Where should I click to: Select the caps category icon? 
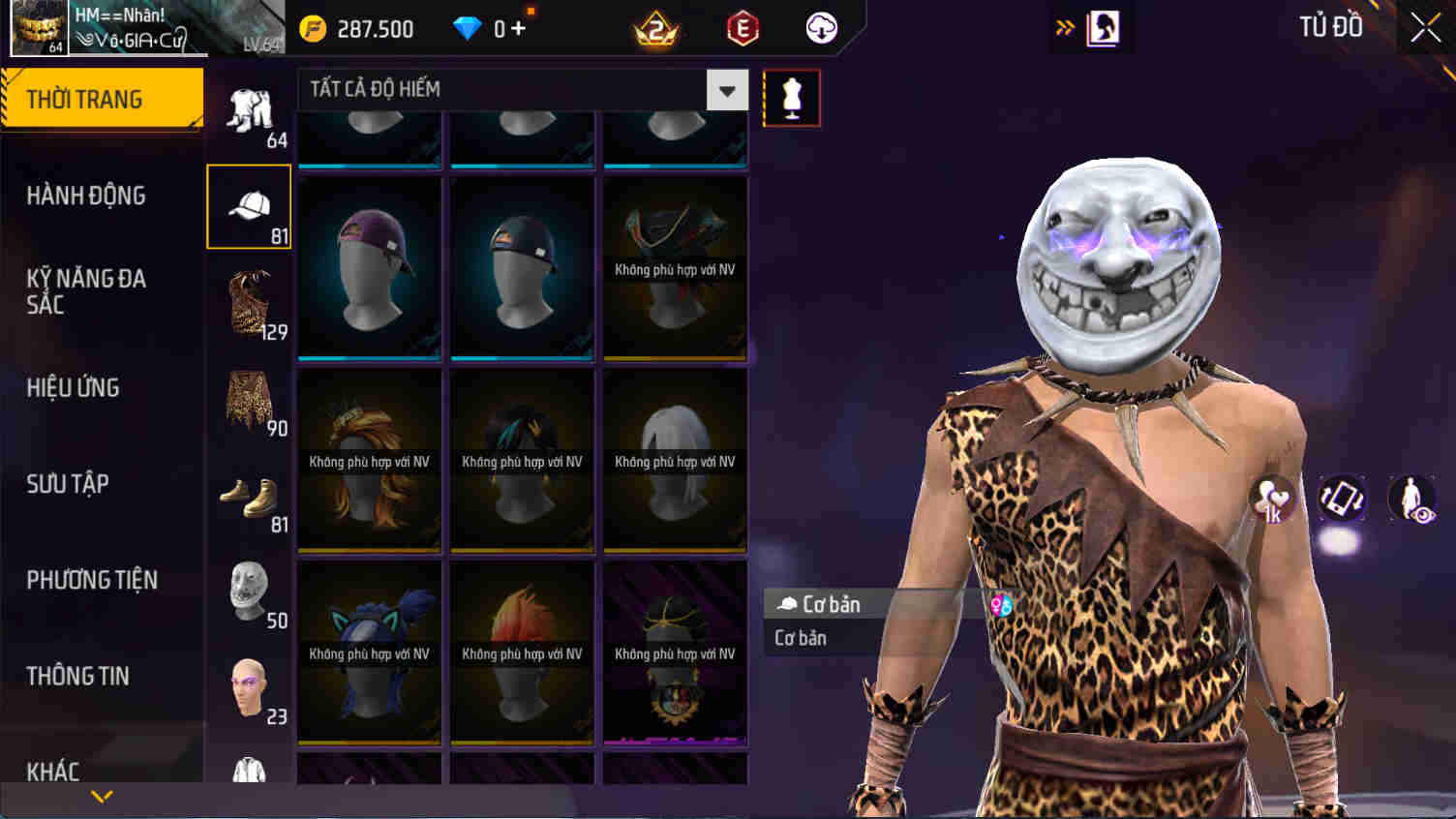pyautogui.click(x=248, y=204)
